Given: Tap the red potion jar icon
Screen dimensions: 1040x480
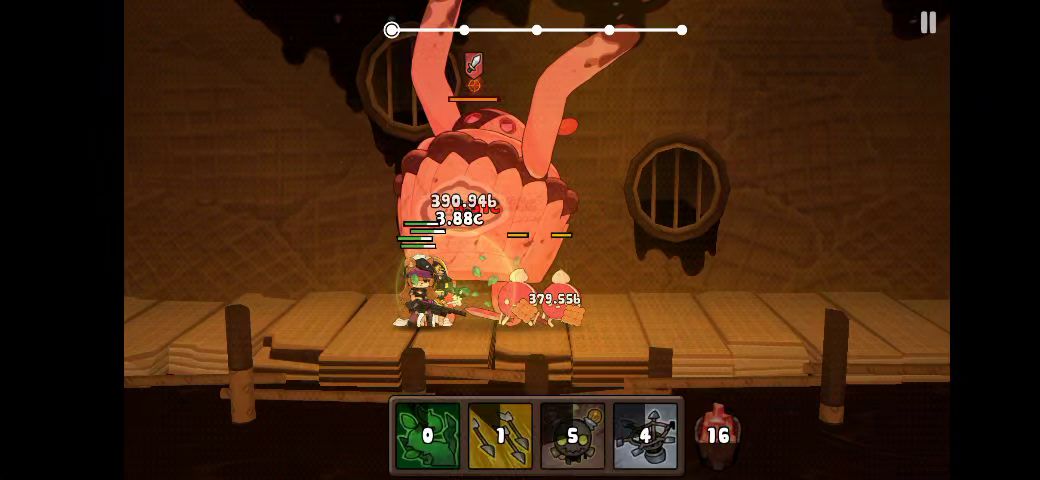Looking at the screenshot, I should pos(716,435).
